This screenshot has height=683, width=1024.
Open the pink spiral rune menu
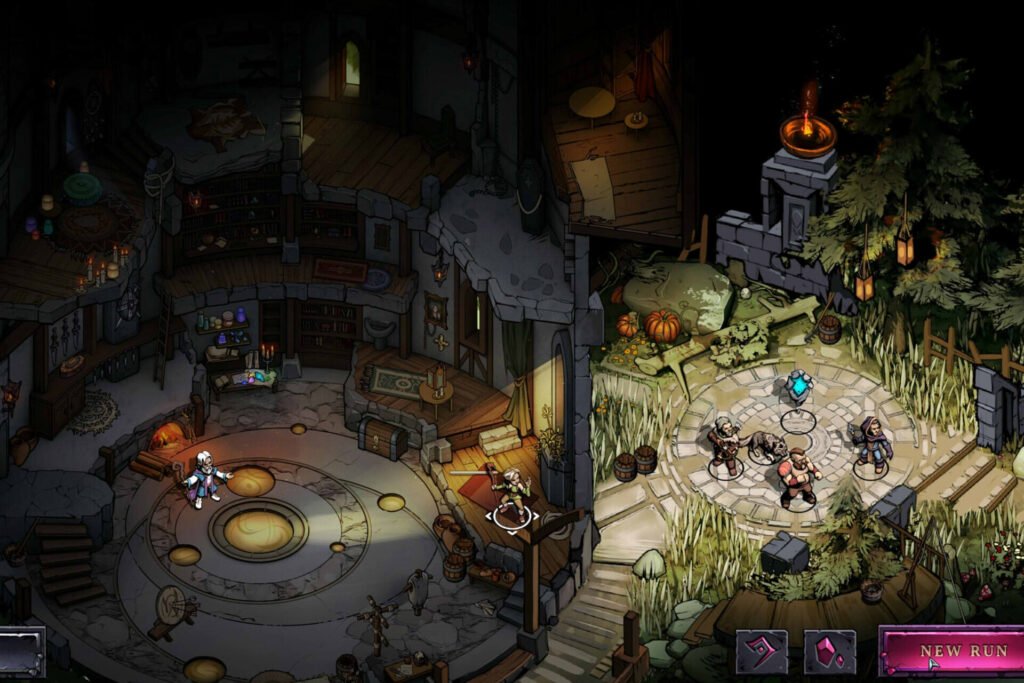pos(762,652)
